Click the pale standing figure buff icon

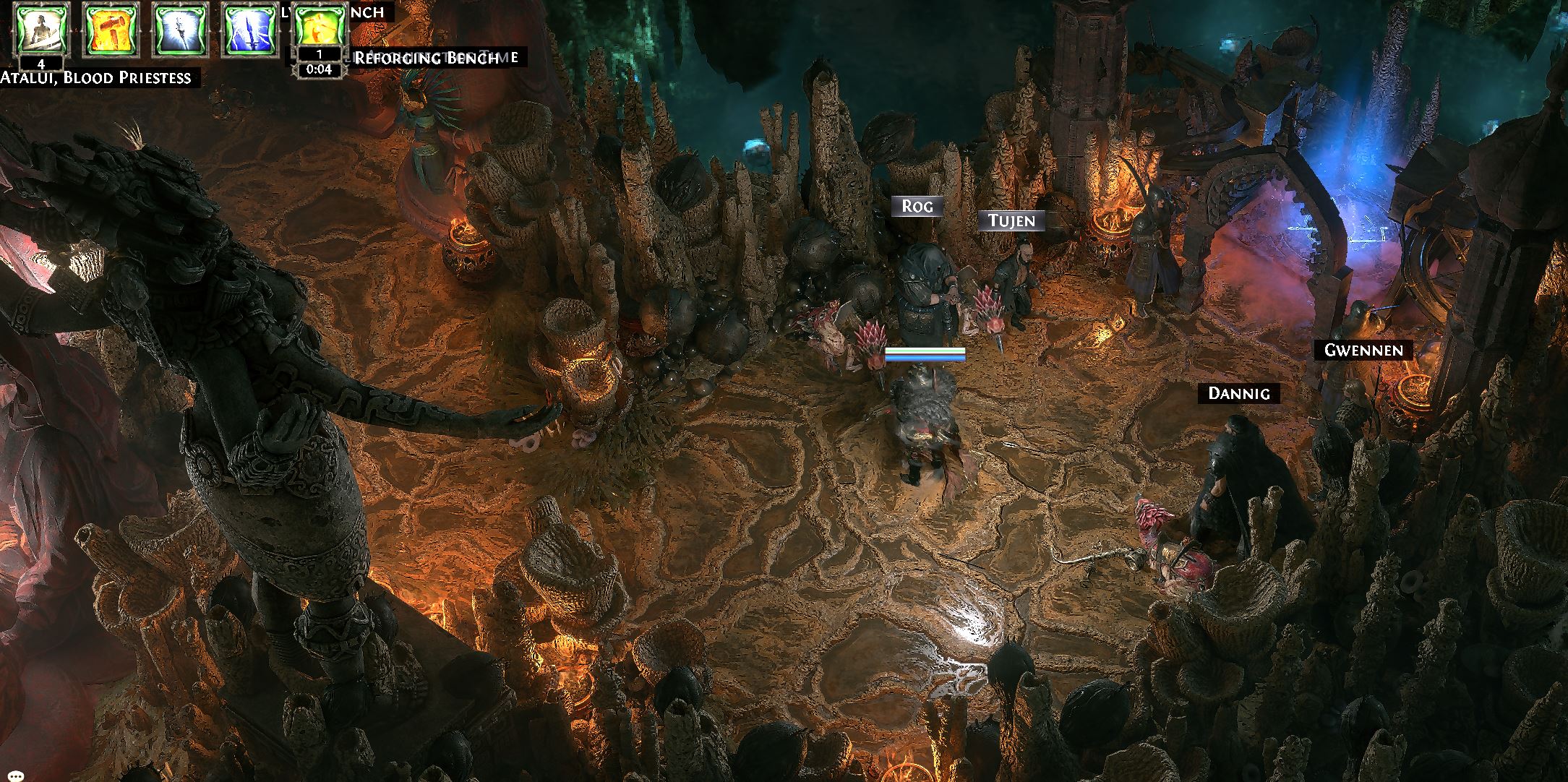[41, 30]
